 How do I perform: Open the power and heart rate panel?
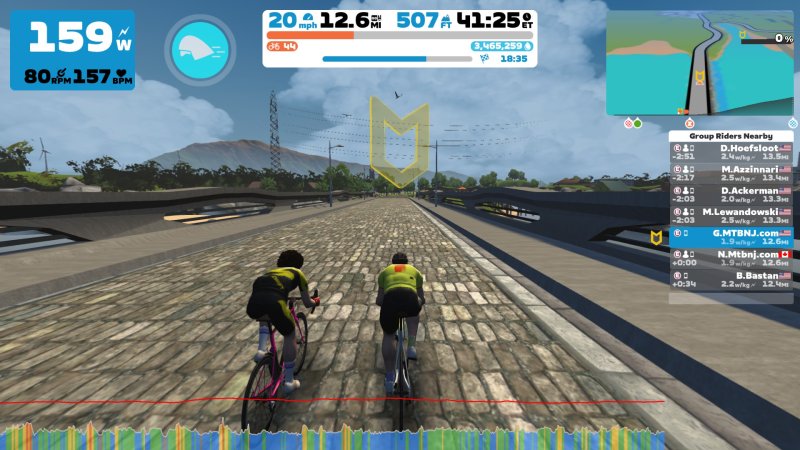(72, 50)
